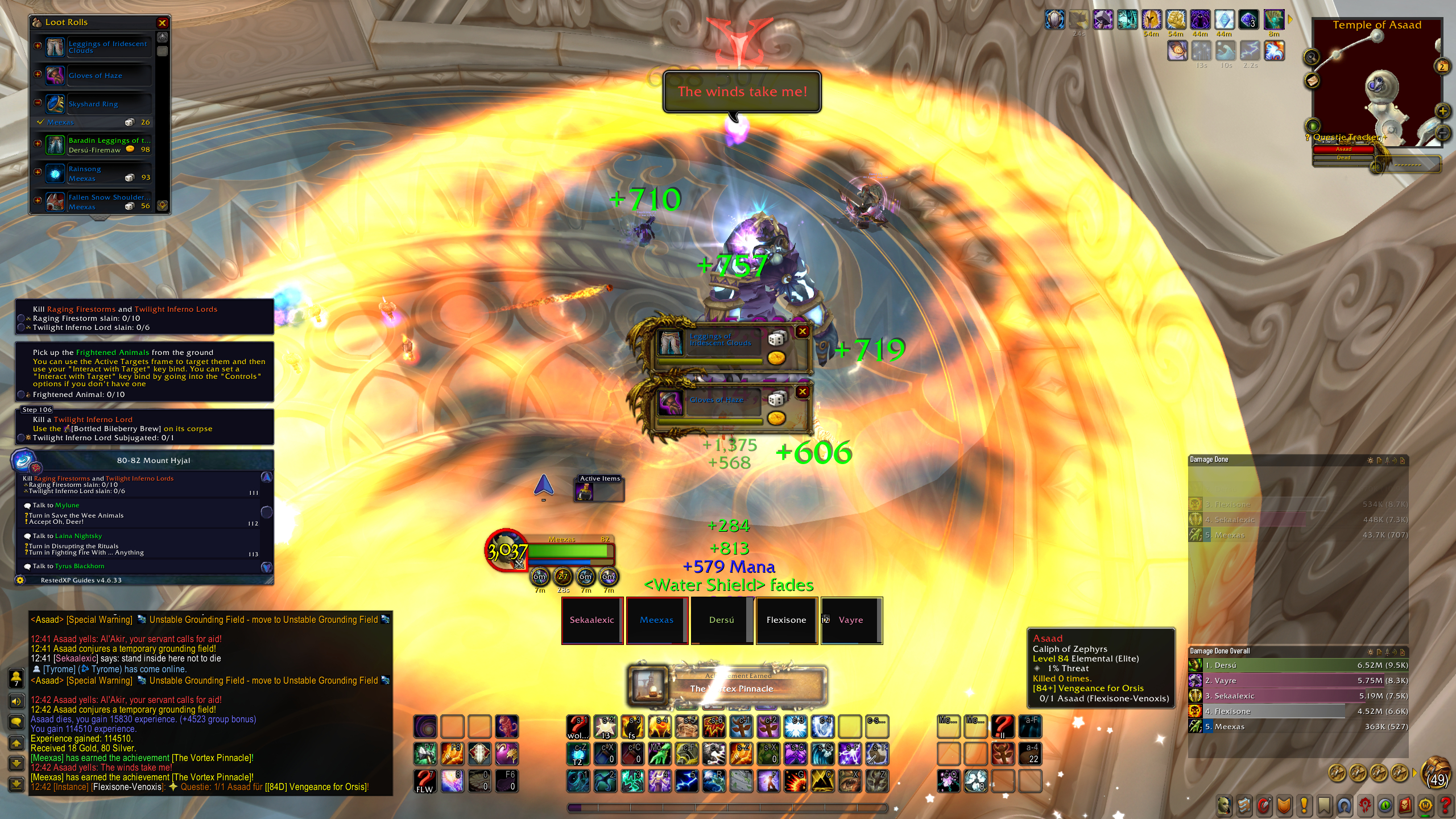Roll Need on Leggings of Iridescent Clouds
Viewport: 1456px width, 819px height.
tap(776, 340)
